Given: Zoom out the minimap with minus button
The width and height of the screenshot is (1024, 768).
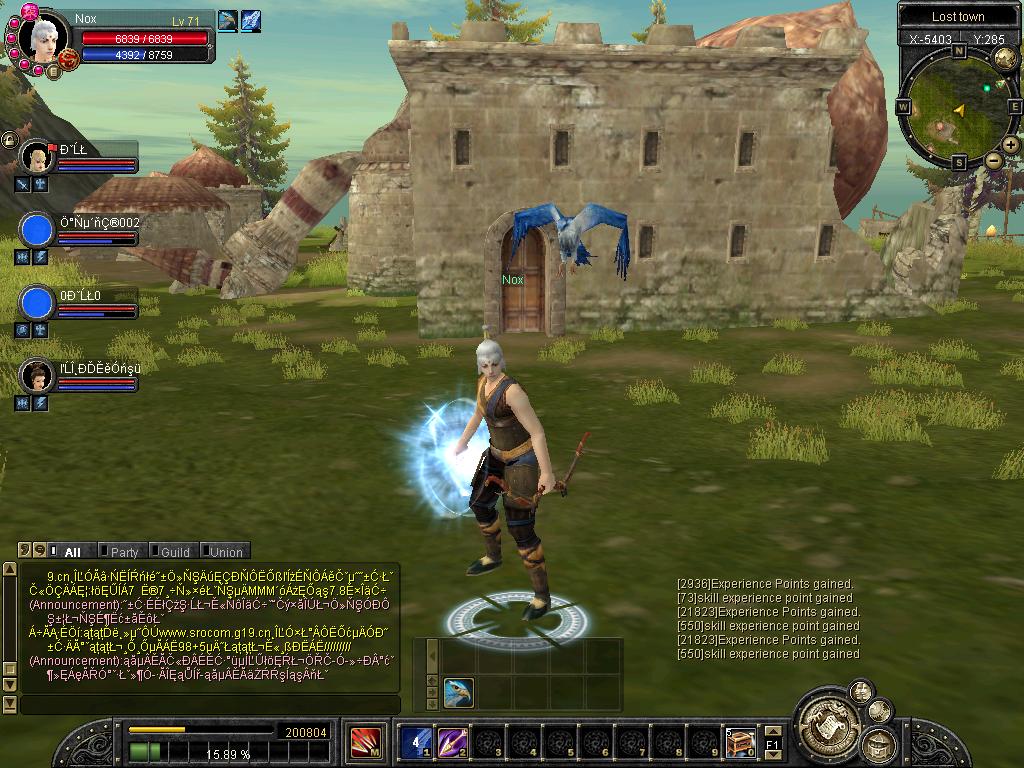Looking at the screenshot, I should pos(993,161).
